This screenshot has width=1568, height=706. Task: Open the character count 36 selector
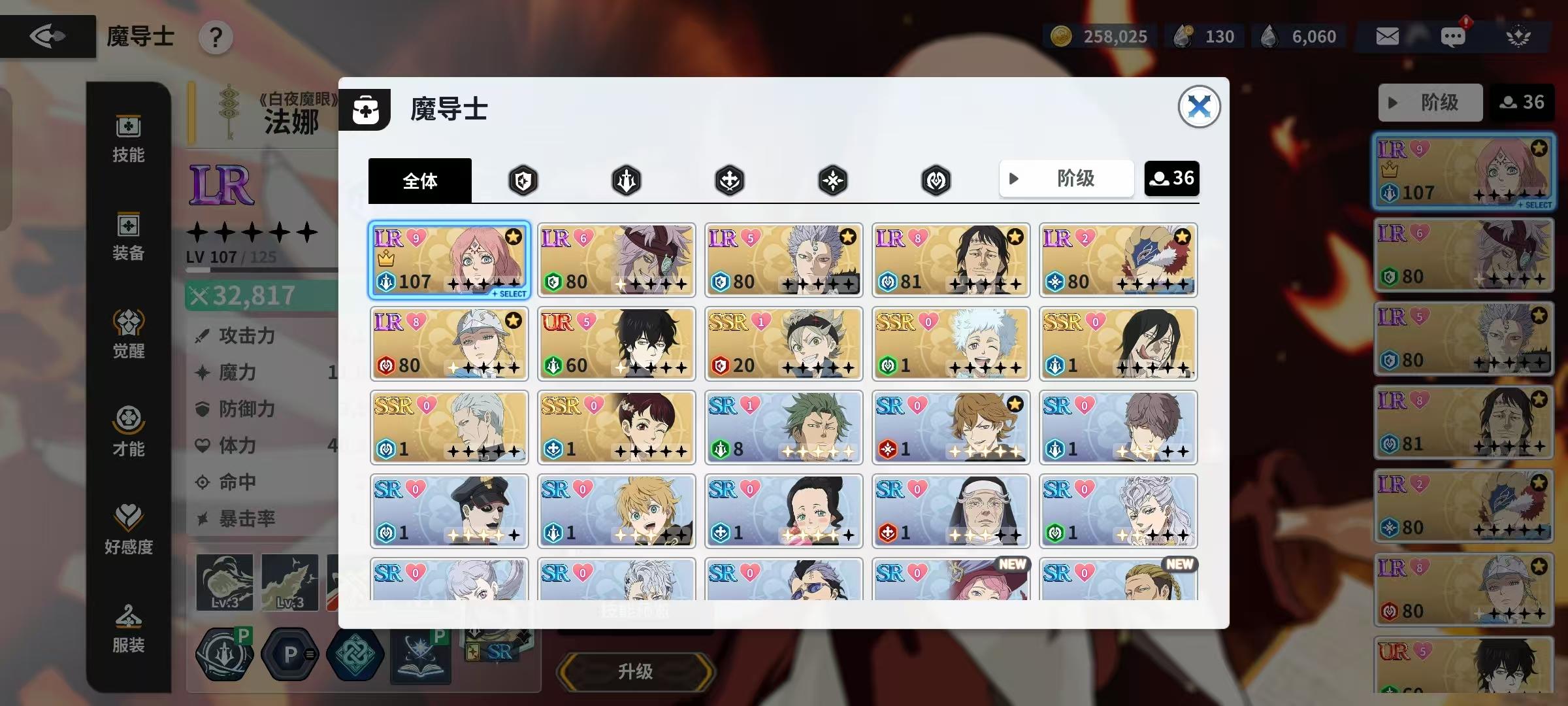click(1171, 178)
